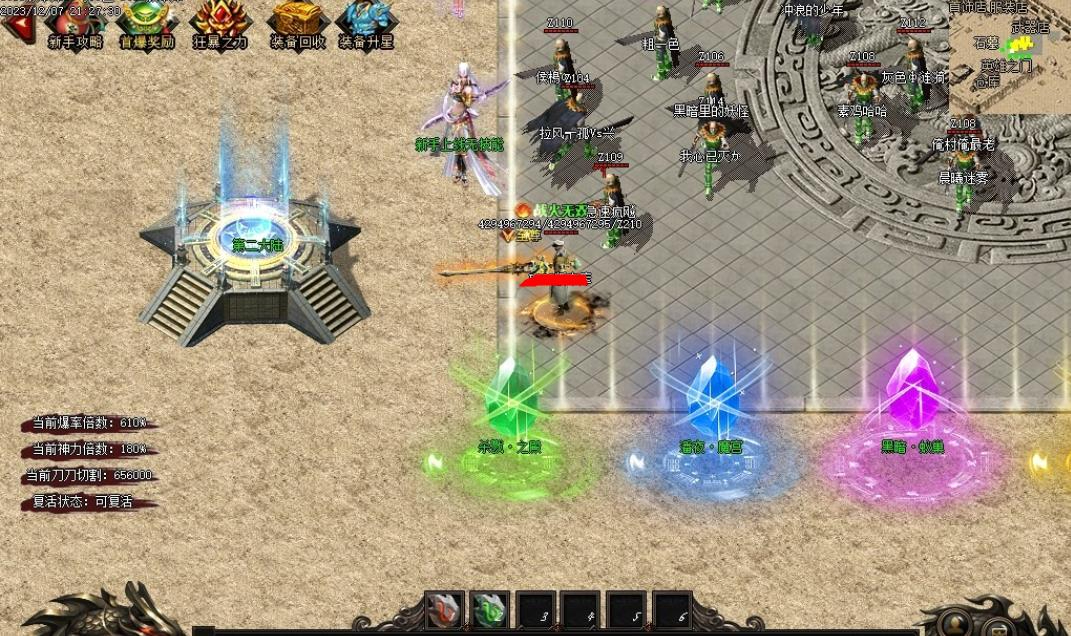Use the red potion in the first hotbar slot
This screenshot has height=636, width=1071.
coord(443,609)
